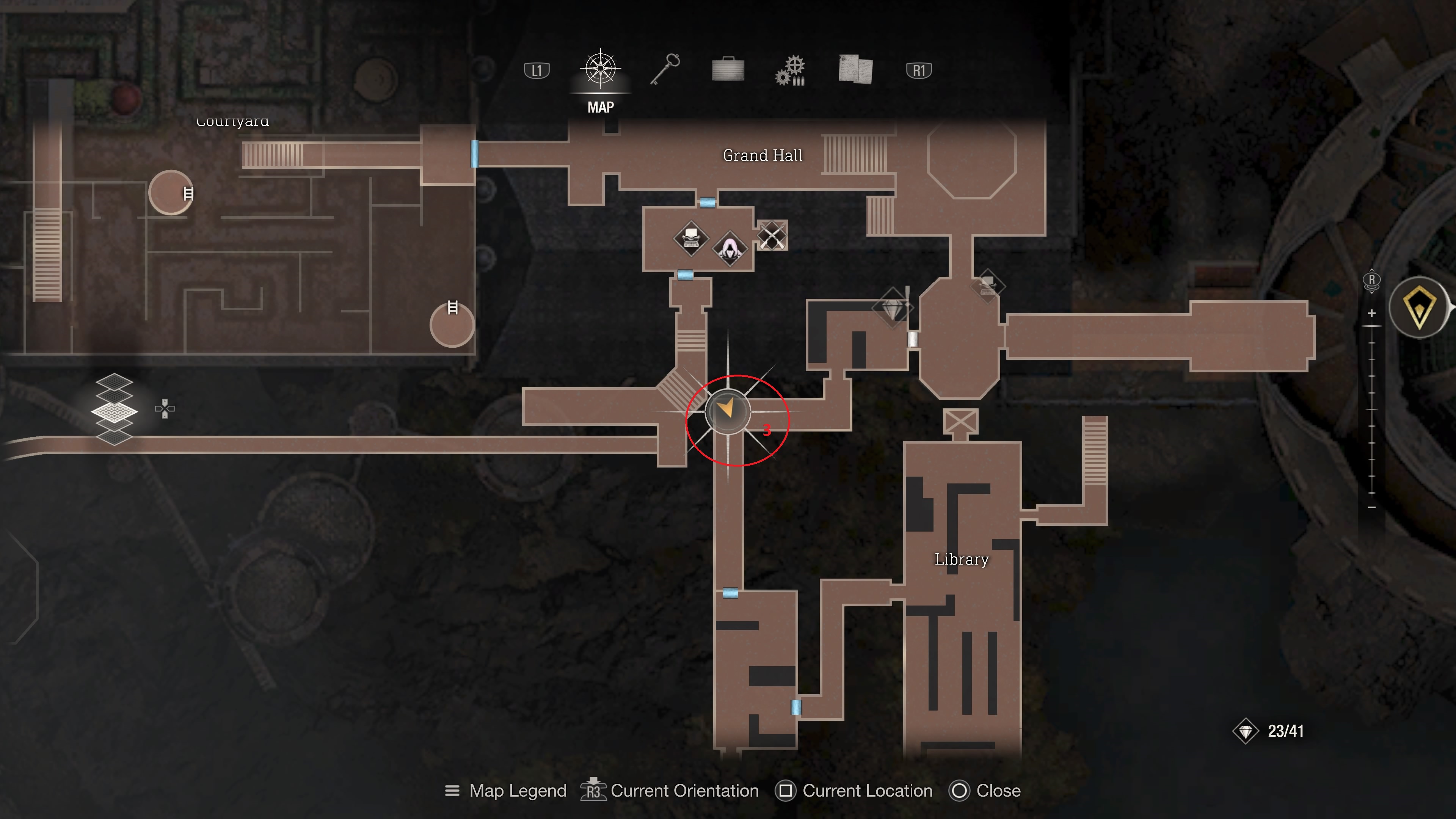Viewport: 1456px width, 819px height.
Task: Select the MAP compass tab
Action: tap(600, 70)
